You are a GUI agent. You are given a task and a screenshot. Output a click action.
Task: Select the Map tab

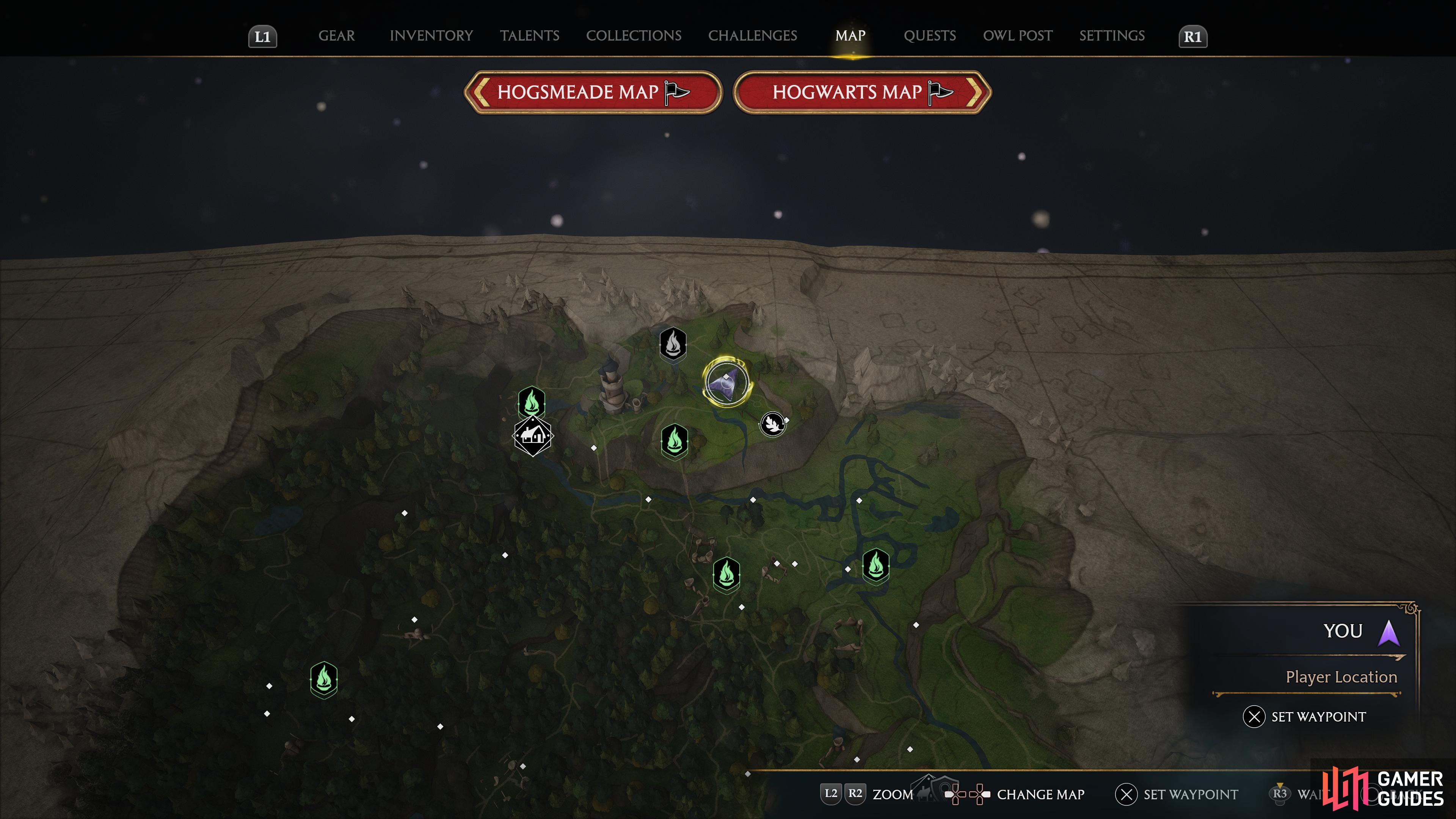coord(850,36)
